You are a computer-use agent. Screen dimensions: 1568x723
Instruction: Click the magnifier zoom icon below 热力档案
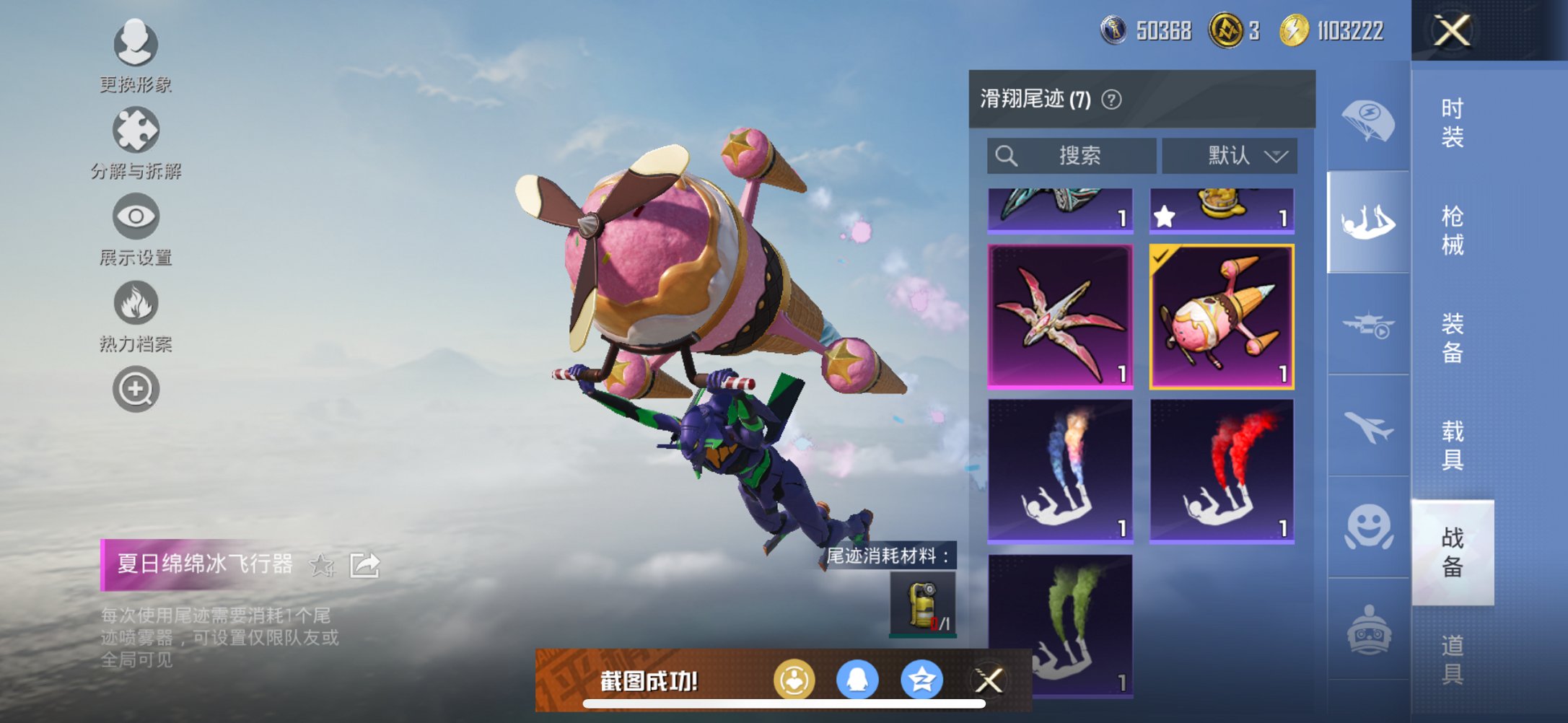point(136,388)
